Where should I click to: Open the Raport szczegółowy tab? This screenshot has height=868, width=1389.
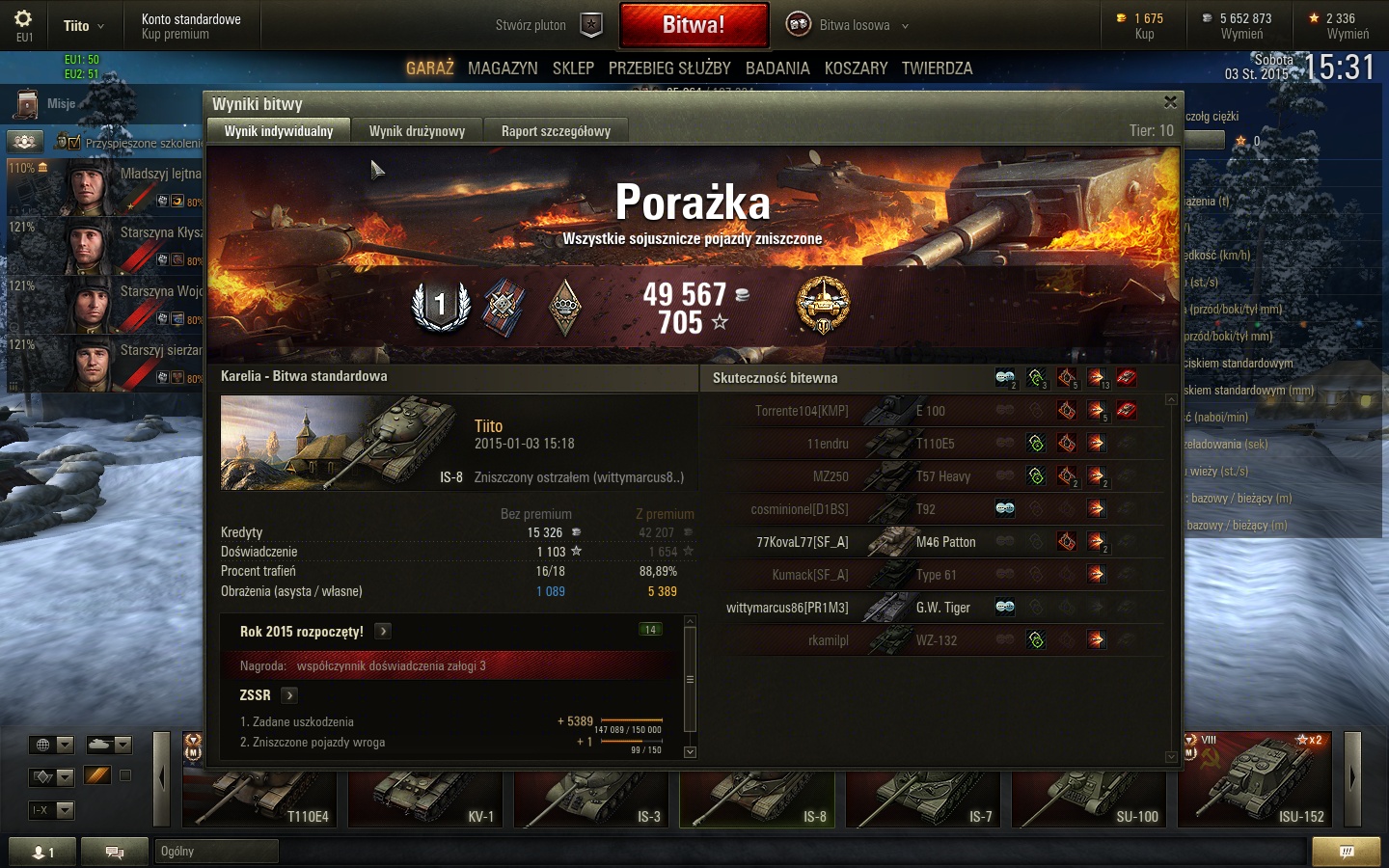[556, 131]
